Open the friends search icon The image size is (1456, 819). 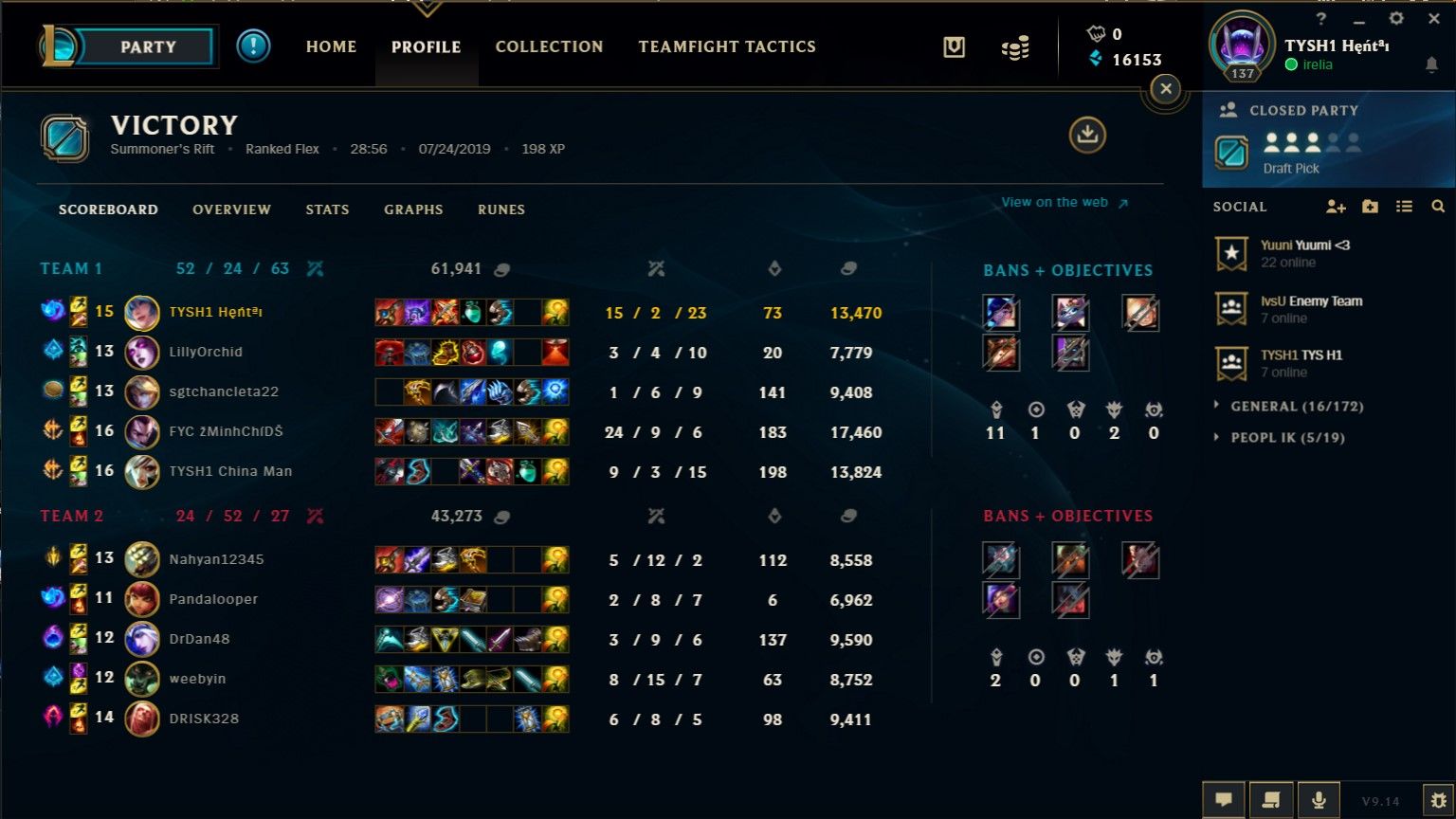[x=1439, y=206]
